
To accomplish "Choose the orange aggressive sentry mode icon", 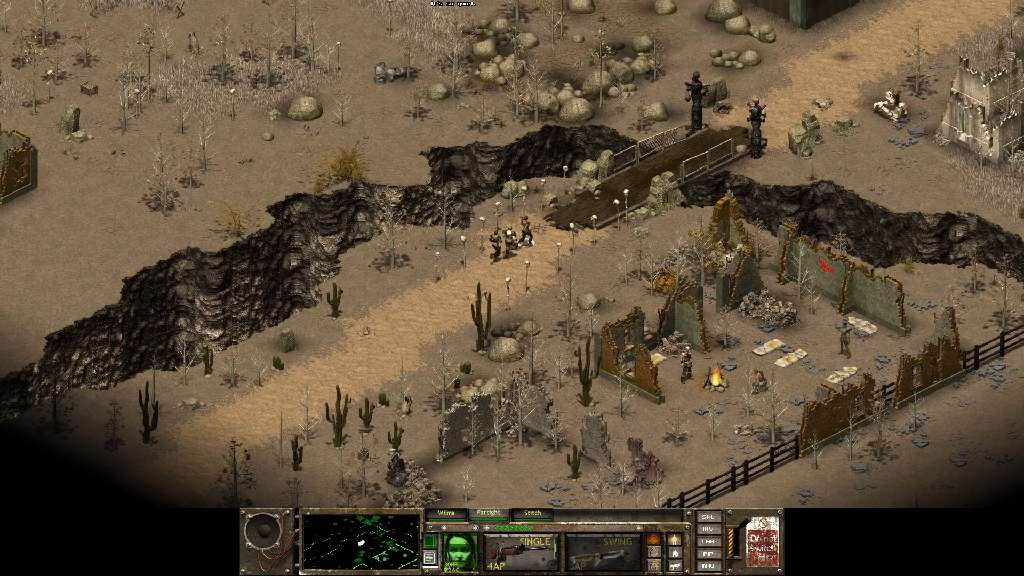I will coord(653,539).
